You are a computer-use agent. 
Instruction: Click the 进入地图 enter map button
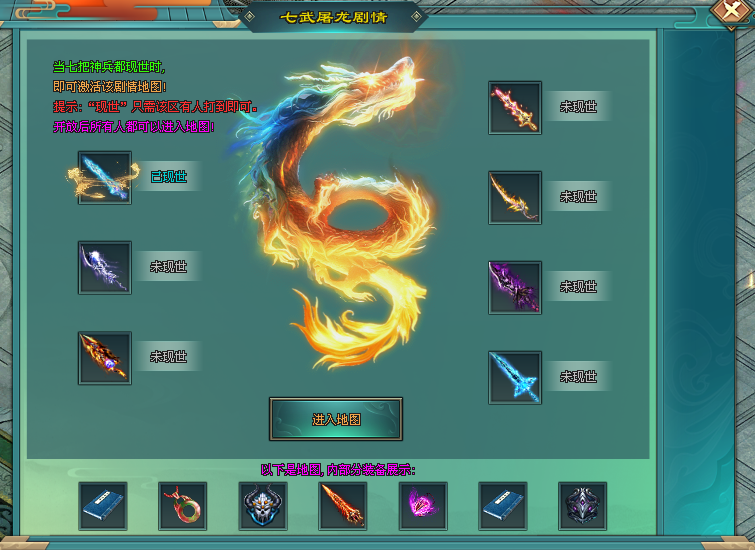[x=336, y=419]
